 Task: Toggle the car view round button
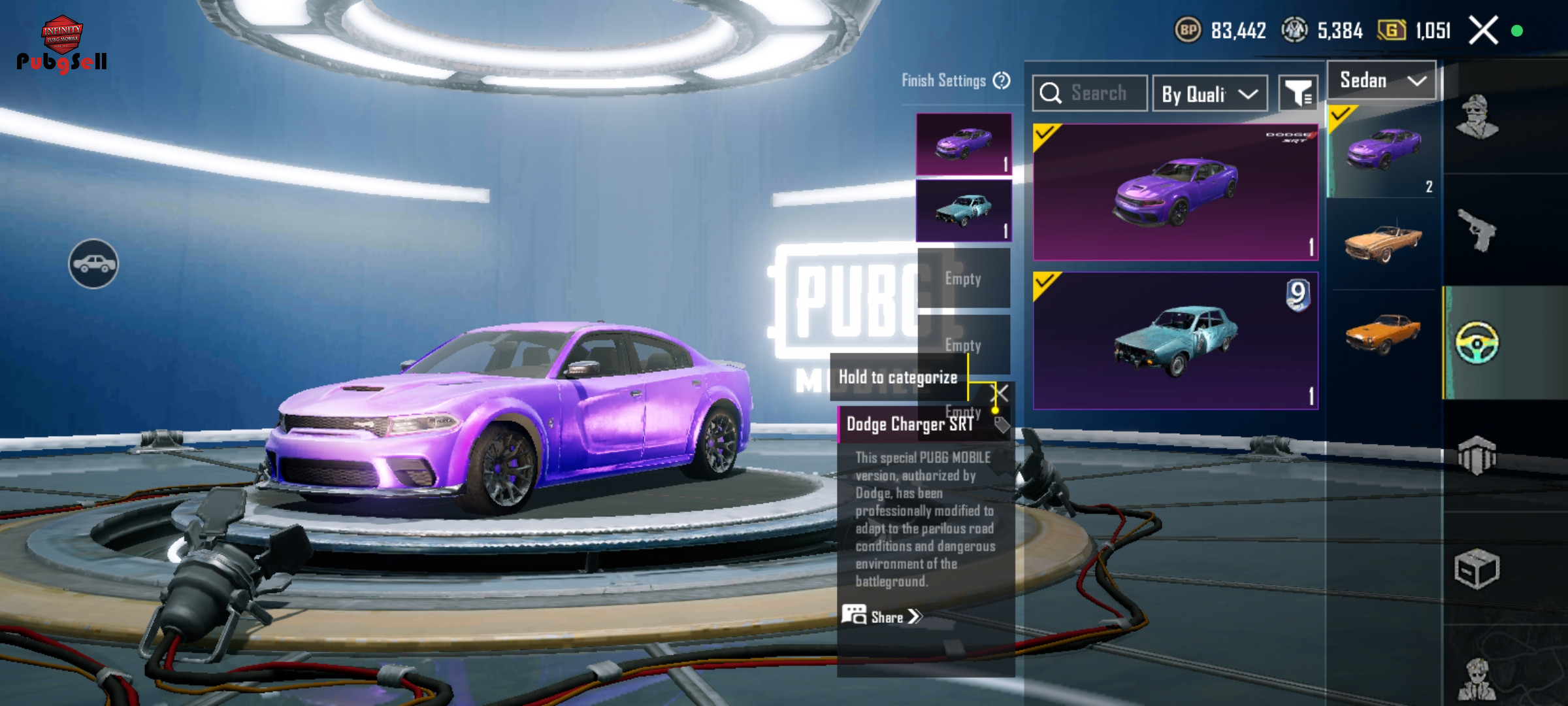pyautogui.click(x=93, y=263)
